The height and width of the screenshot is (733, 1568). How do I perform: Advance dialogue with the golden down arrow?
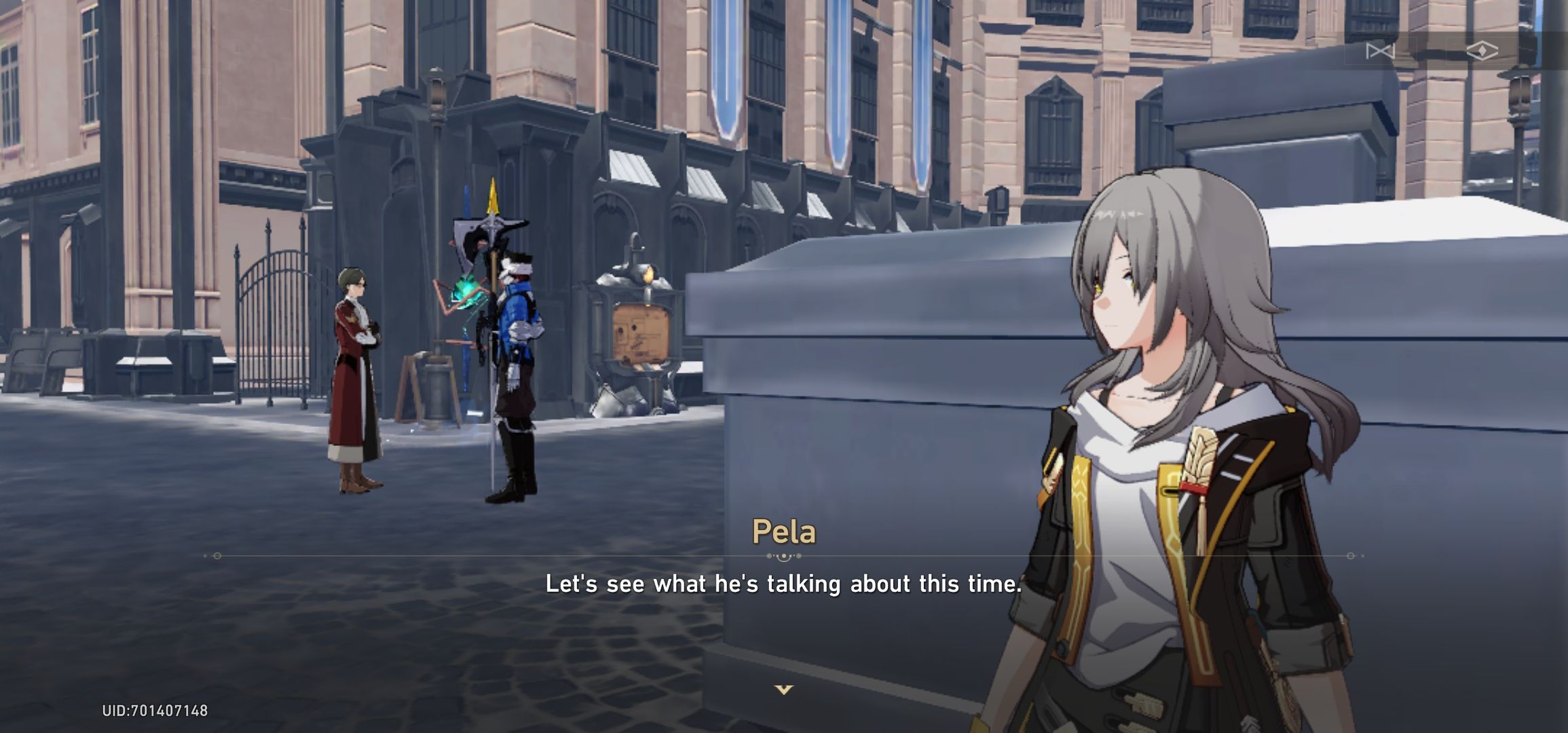click(784, 690)
